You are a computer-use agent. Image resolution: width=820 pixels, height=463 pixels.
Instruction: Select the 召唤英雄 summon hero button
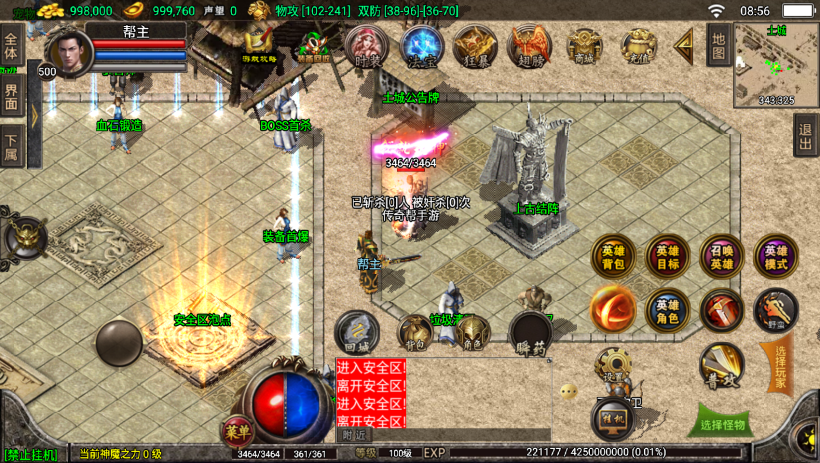point(721,257)
